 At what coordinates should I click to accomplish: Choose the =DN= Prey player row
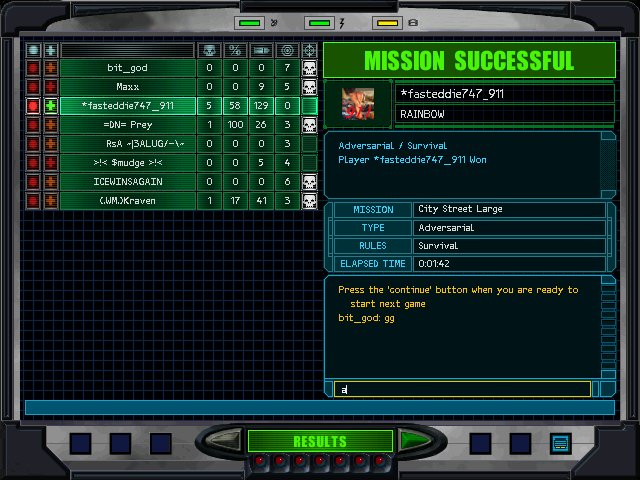tap(127, 125)
